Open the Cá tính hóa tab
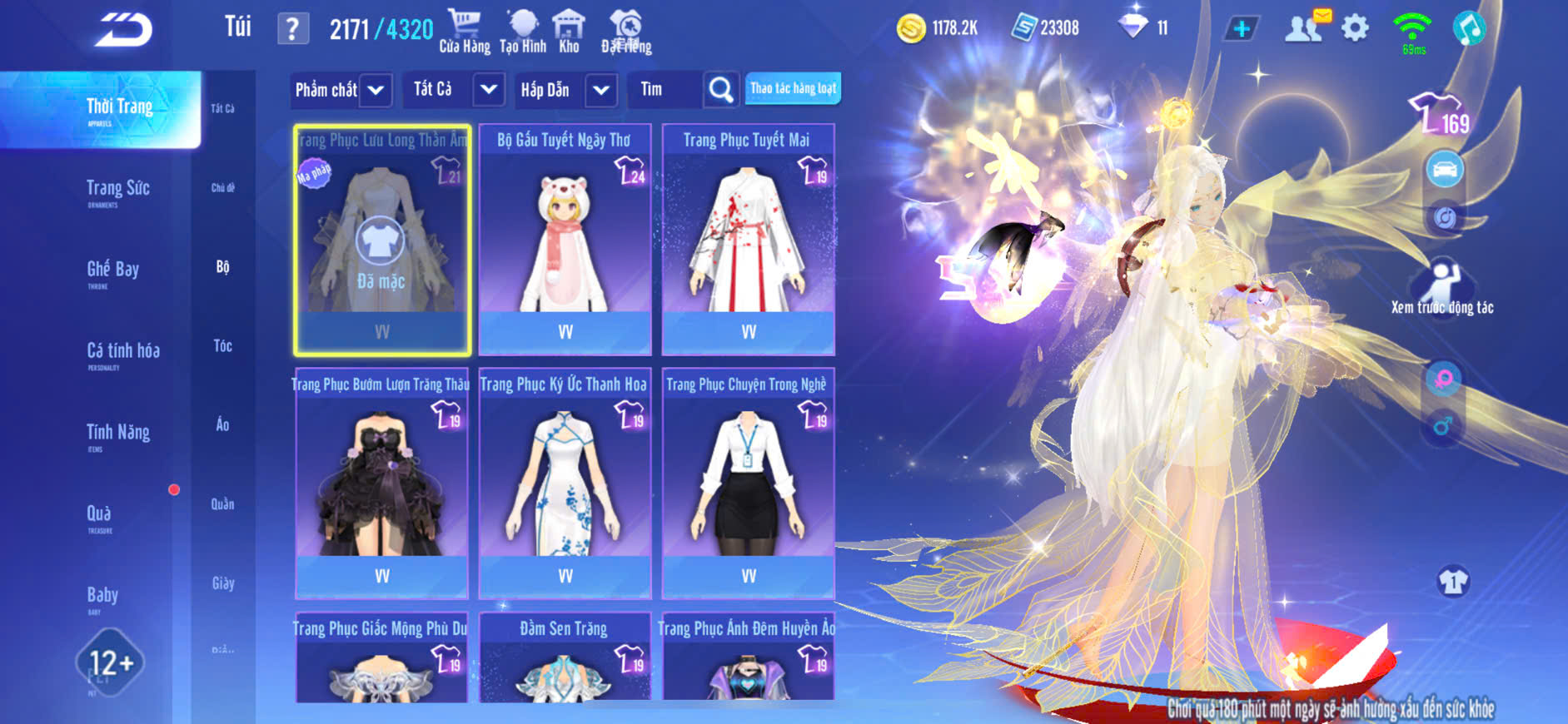 (123, 352)
